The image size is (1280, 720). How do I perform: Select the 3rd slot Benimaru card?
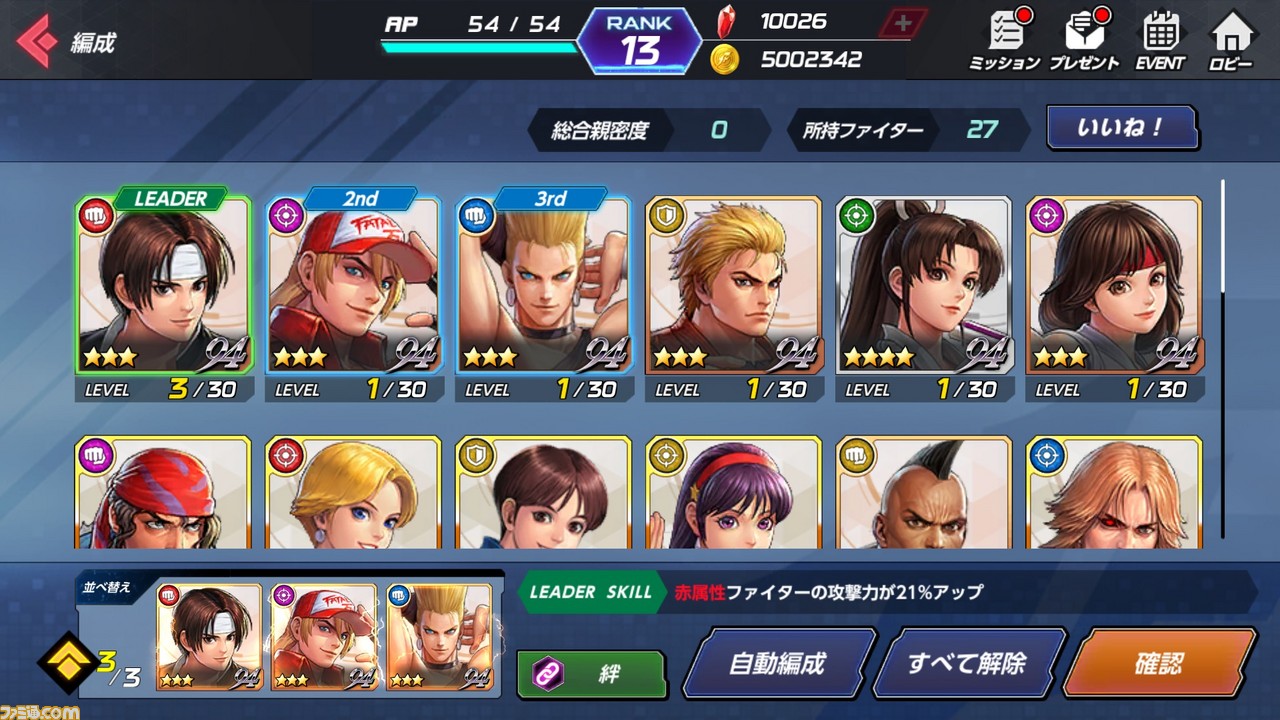[x=543, y=290]
